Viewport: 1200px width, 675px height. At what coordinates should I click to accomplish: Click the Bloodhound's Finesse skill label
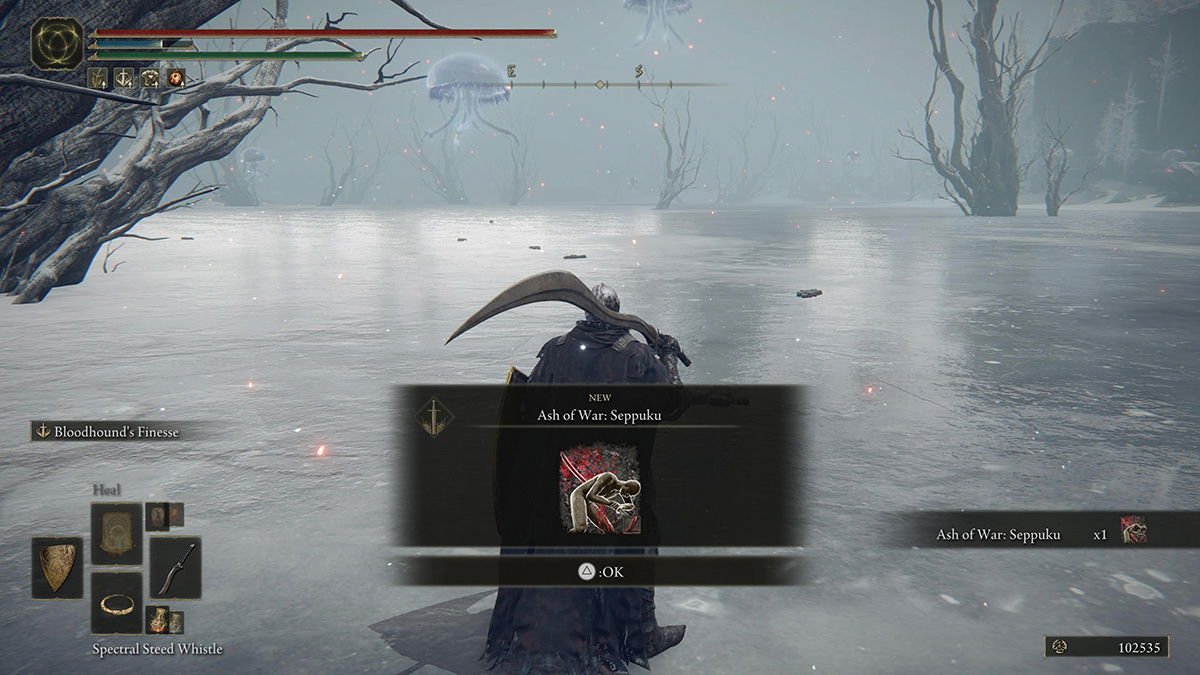tap(110, 431)
